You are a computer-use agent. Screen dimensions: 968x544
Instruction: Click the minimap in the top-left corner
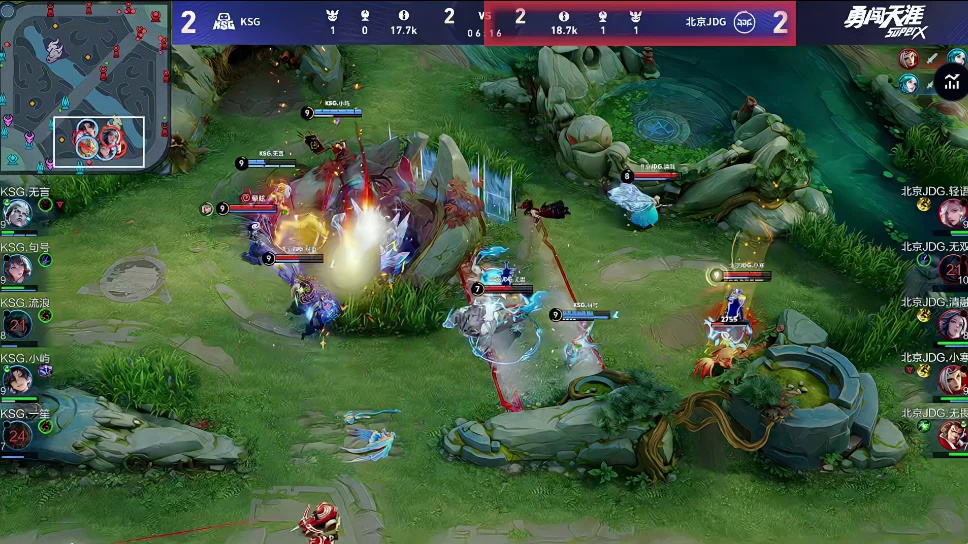pyautogui.click(x=85, y=88)
